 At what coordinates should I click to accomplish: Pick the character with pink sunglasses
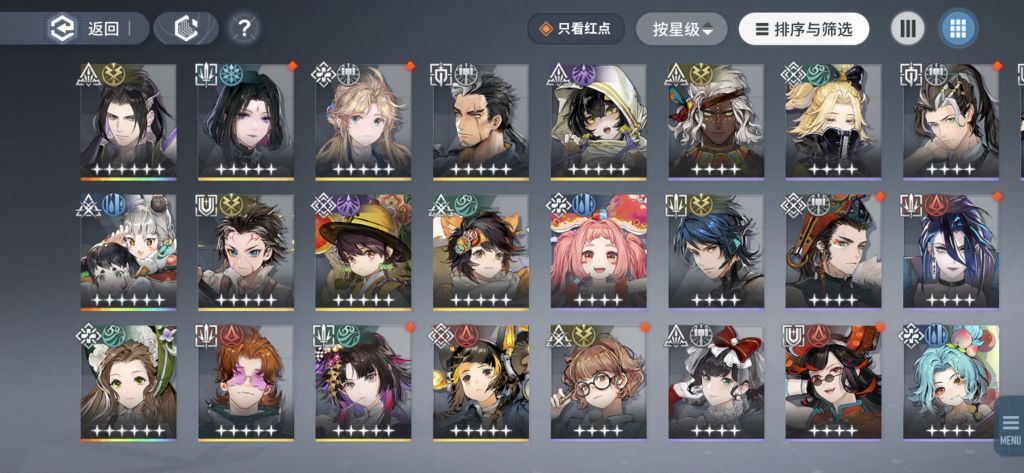pos(245,383)
